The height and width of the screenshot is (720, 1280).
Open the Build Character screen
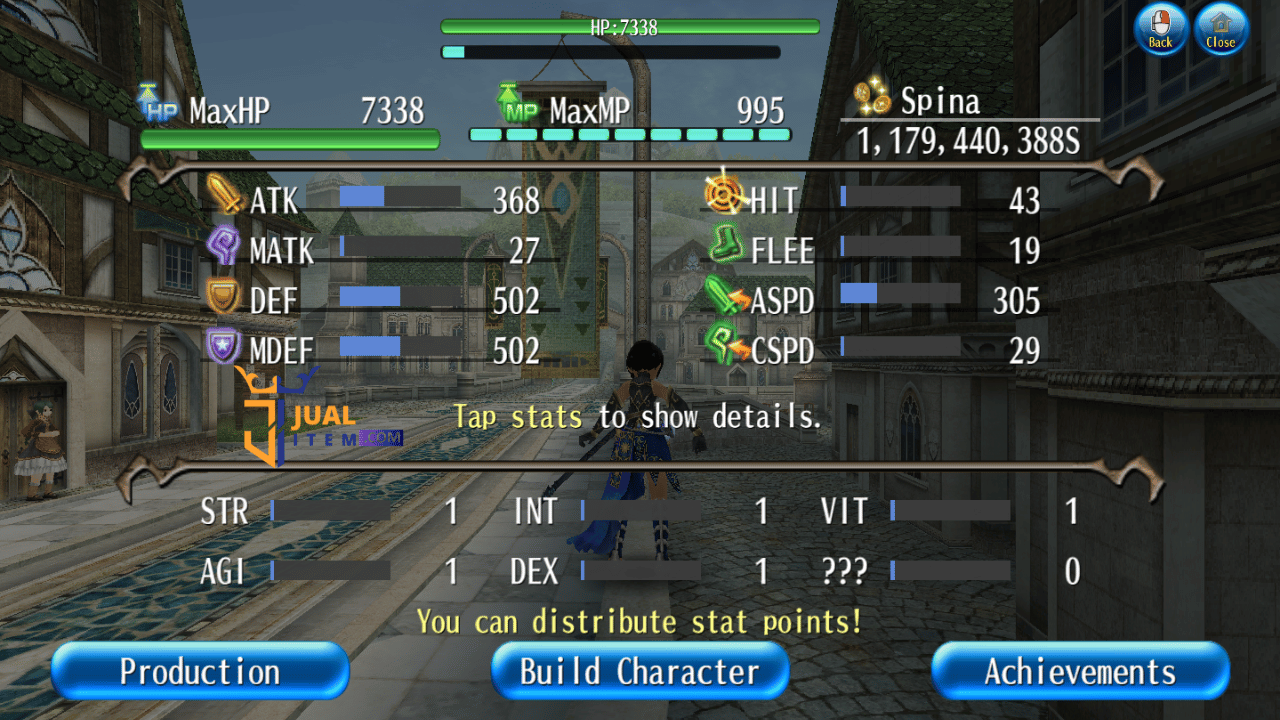click(x=640, y=671)
